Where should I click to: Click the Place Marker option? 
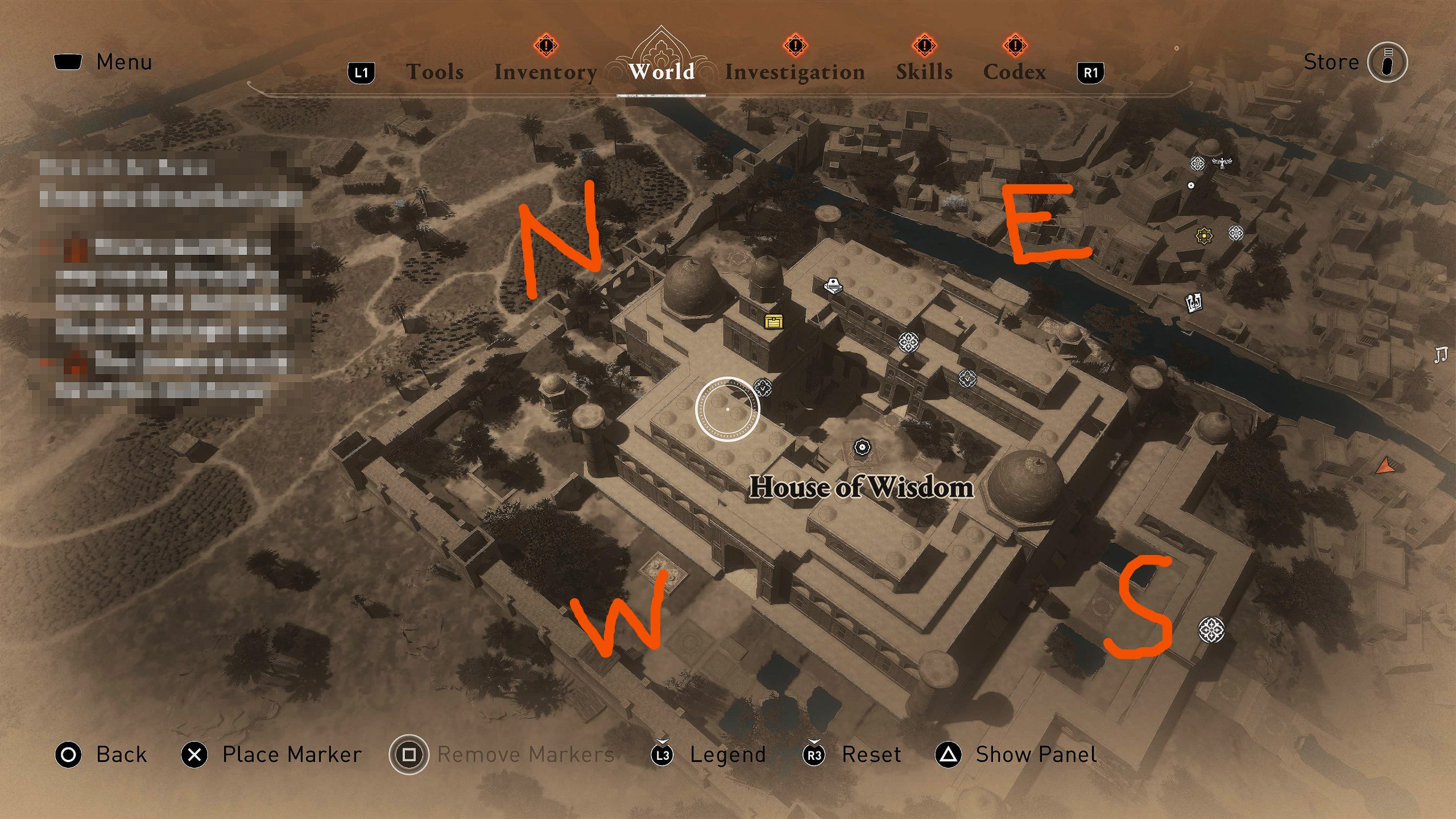[x=291, y=755]
